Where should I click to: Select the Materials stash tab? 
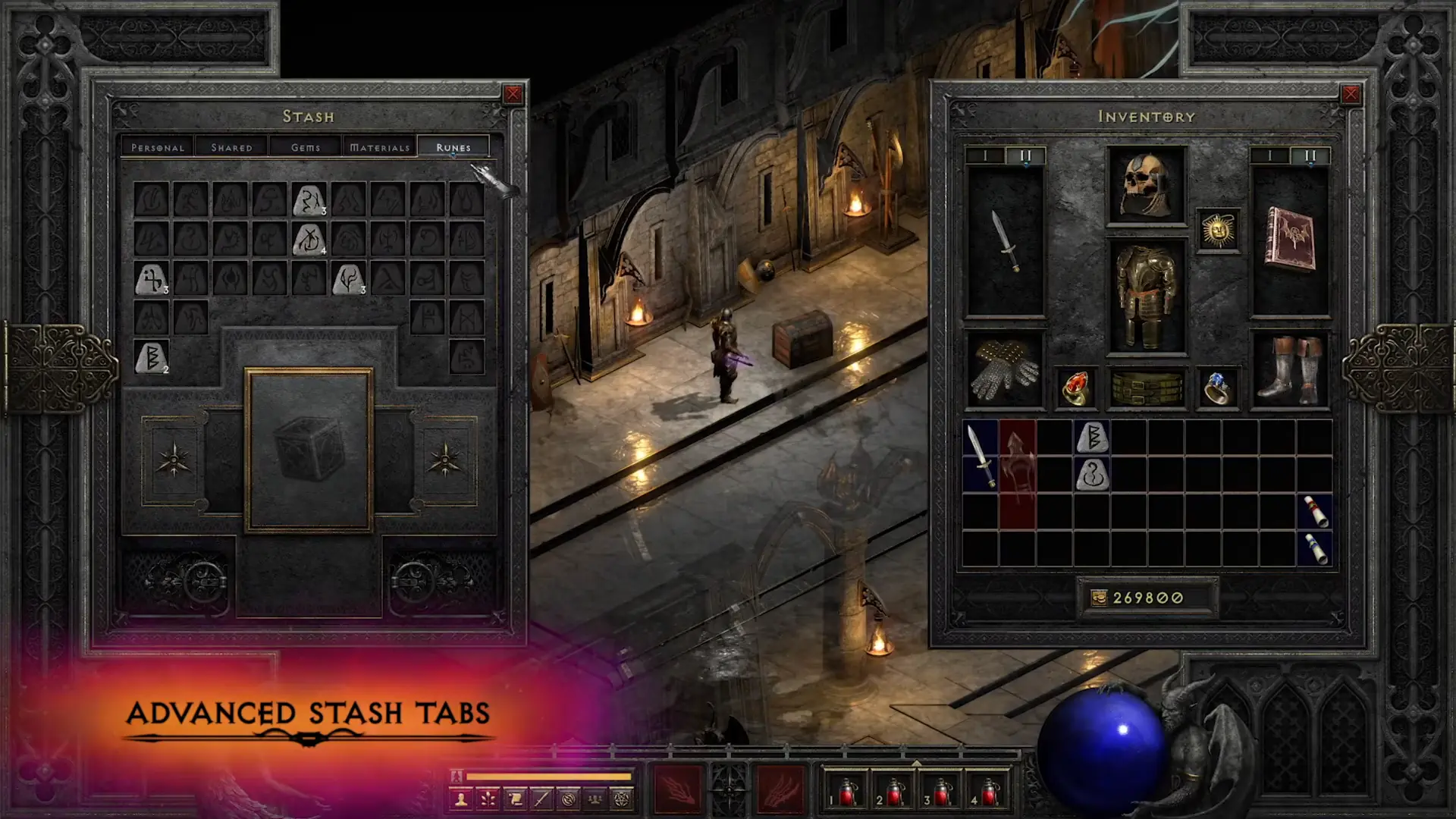pyautogui.click(x=380, y=147)
